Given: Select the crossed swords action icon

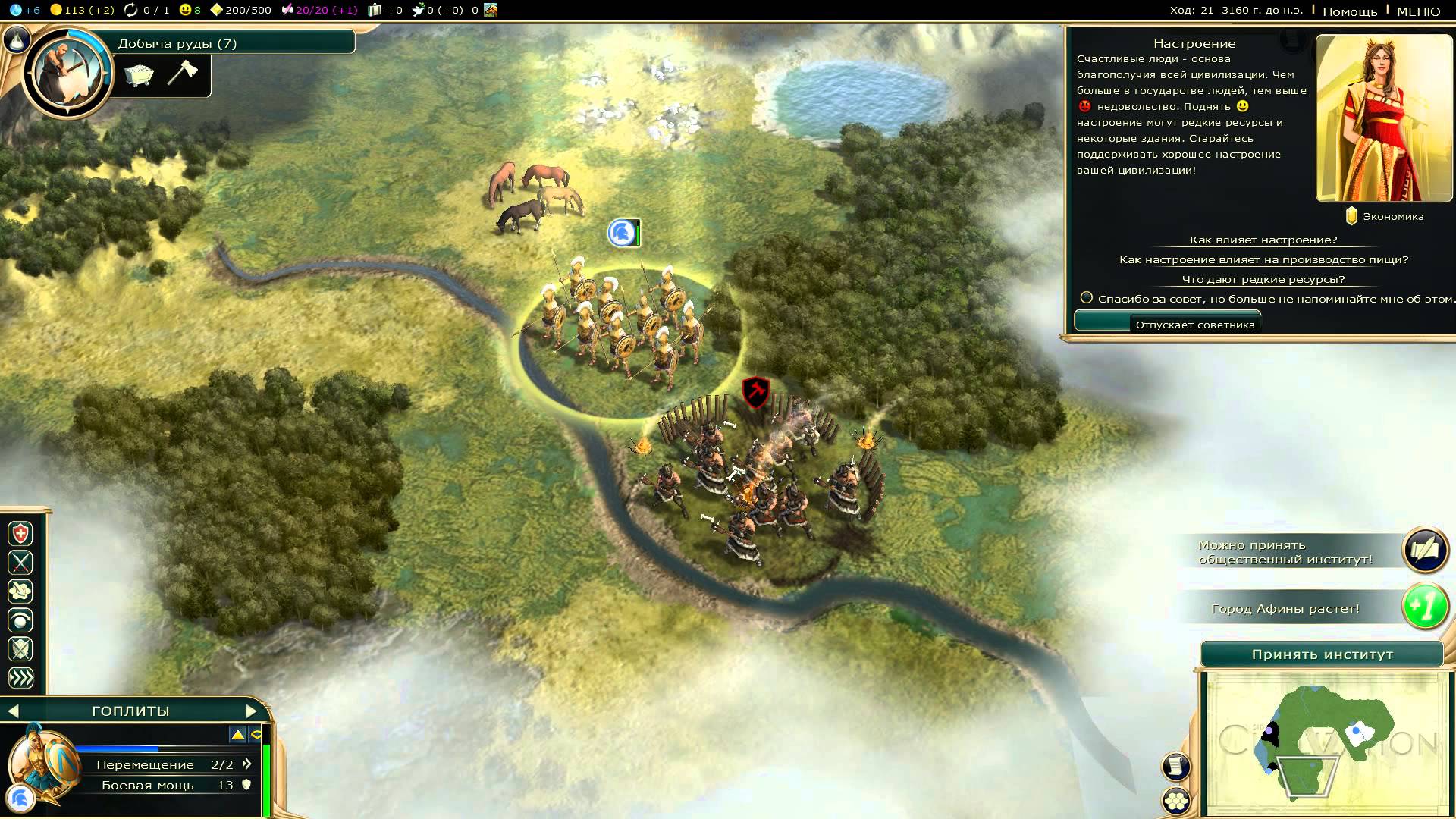Looking at the screenshot, I should pyautogui.click(x=20, y=563).
